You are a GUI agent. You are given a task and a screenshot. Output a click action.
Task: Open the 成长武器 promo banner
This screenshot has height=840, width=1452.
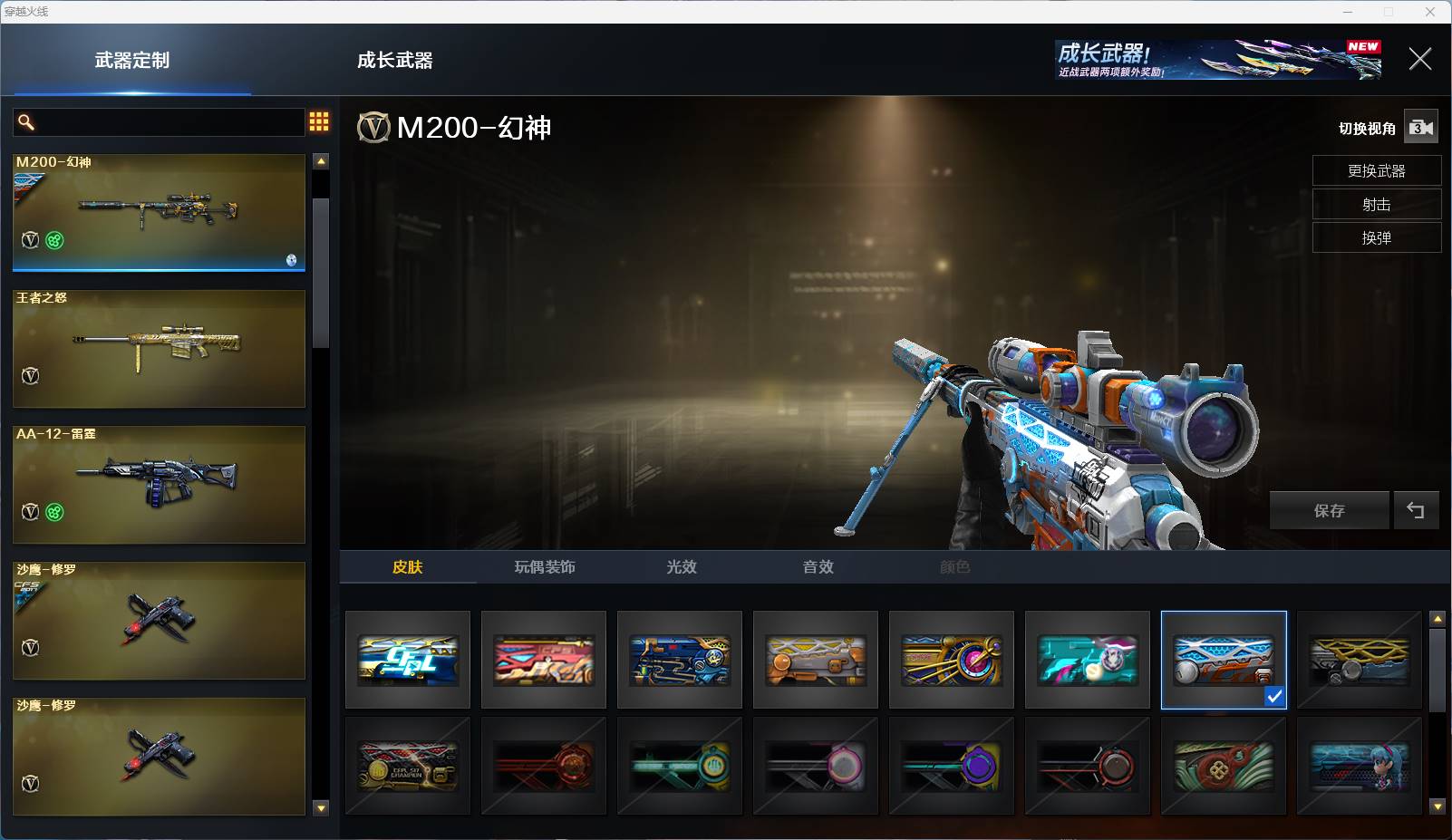[1217, 60]
